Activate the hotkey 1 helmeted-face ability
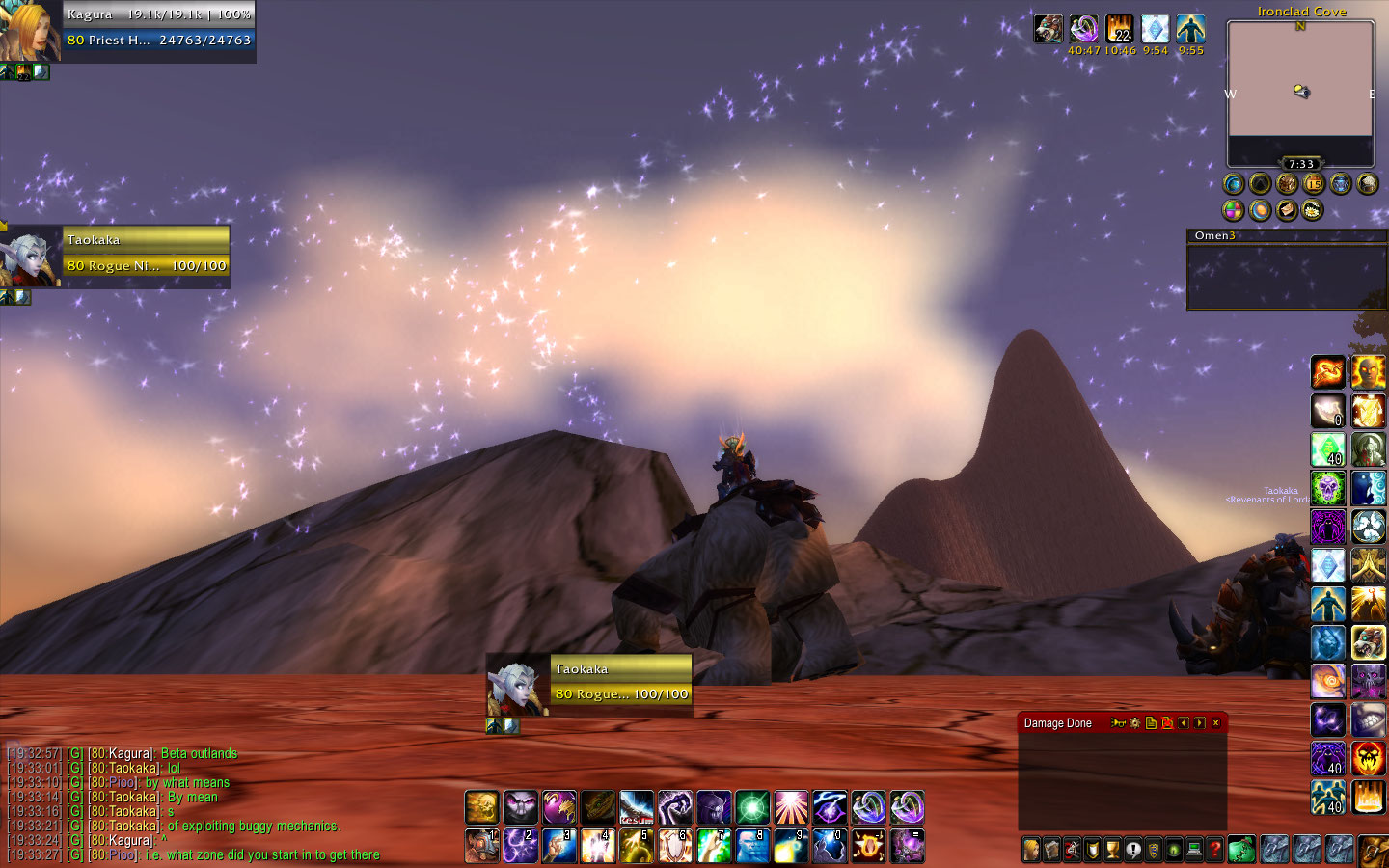The height and width of the screenshot is (868, 1389). 481,846
